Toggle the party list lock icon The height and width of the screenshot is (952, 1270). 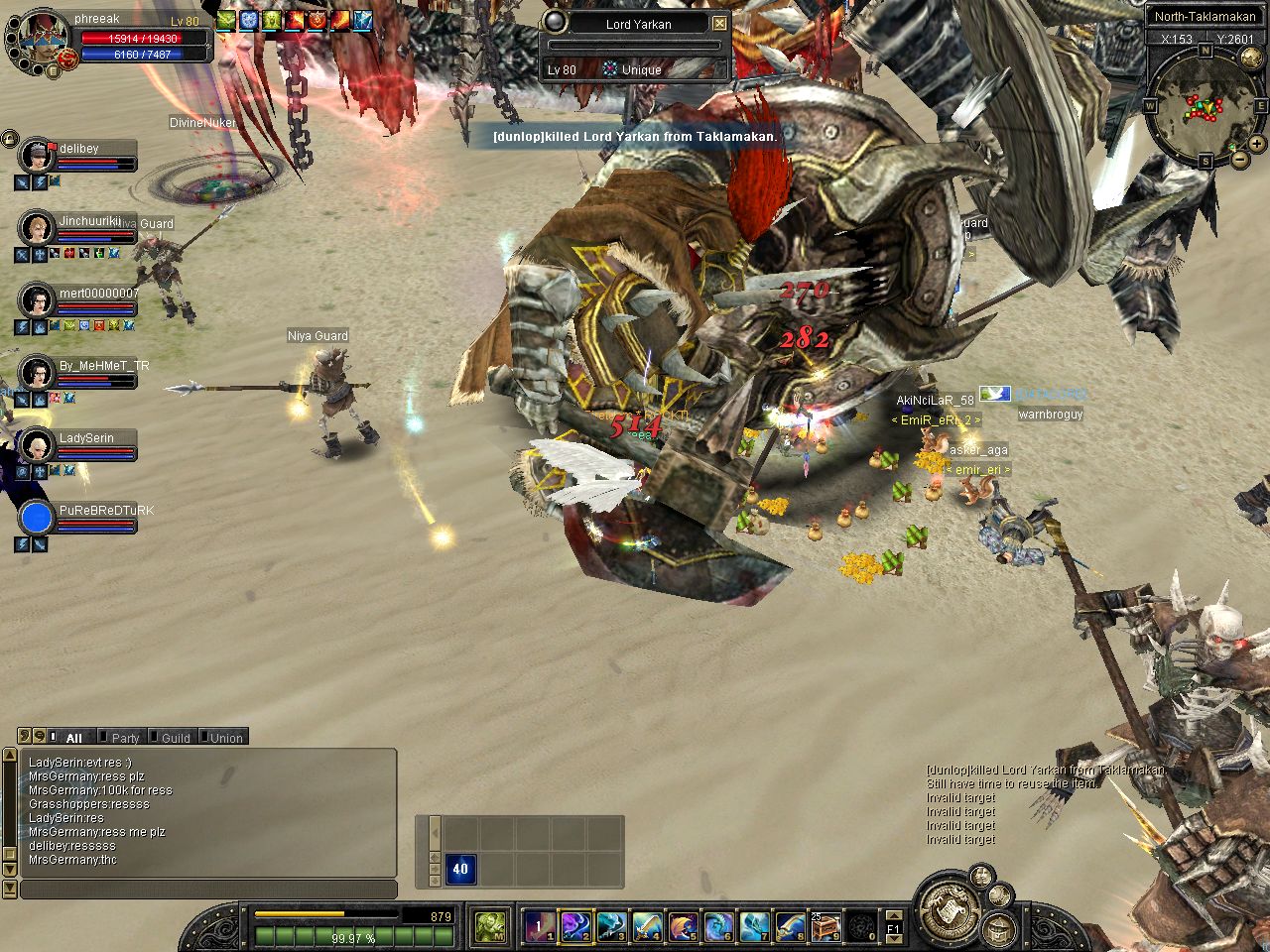(x=10, y=138)
